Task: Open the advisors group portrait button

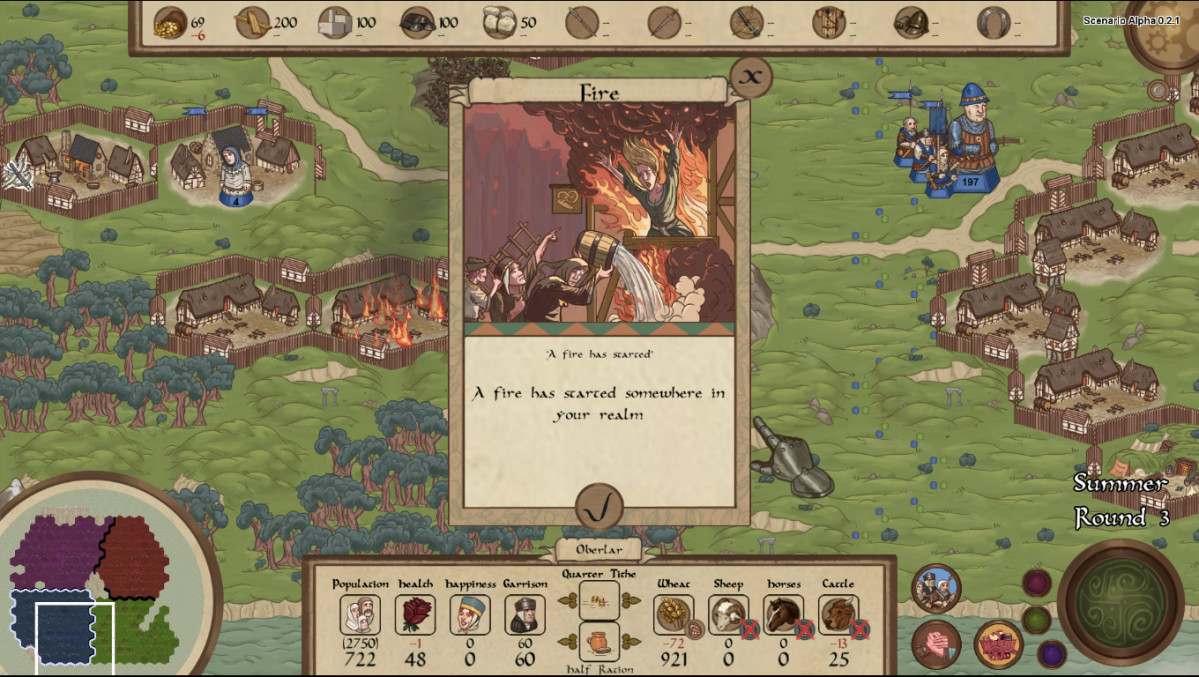Action: [x=937, y=589]
